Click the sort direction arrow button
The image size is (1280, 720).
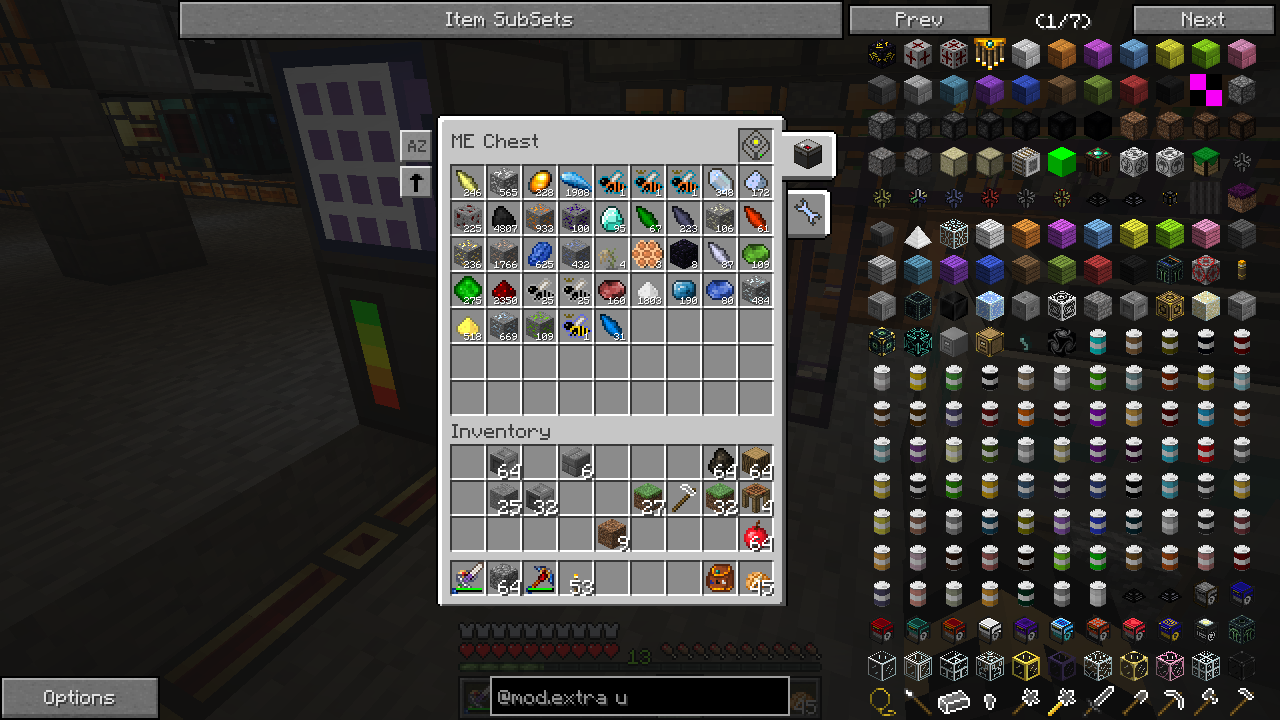(416, 182)
